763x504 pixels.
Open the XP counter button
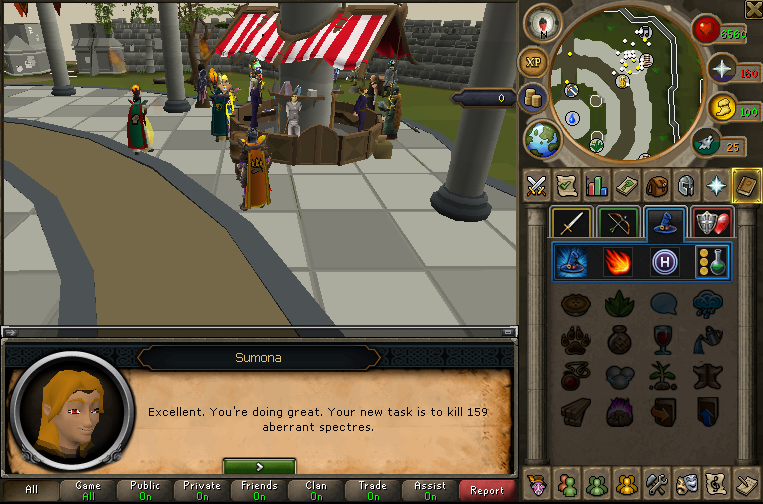tap(533, 63)
